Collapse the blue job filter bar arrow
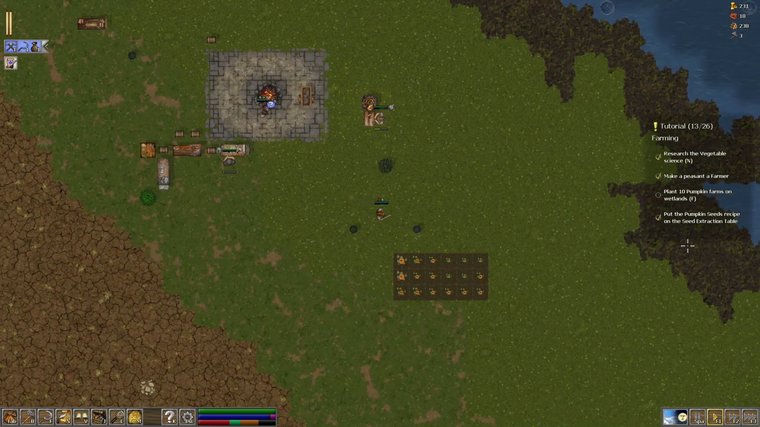The image size is (760, 427). pos(45,46)
